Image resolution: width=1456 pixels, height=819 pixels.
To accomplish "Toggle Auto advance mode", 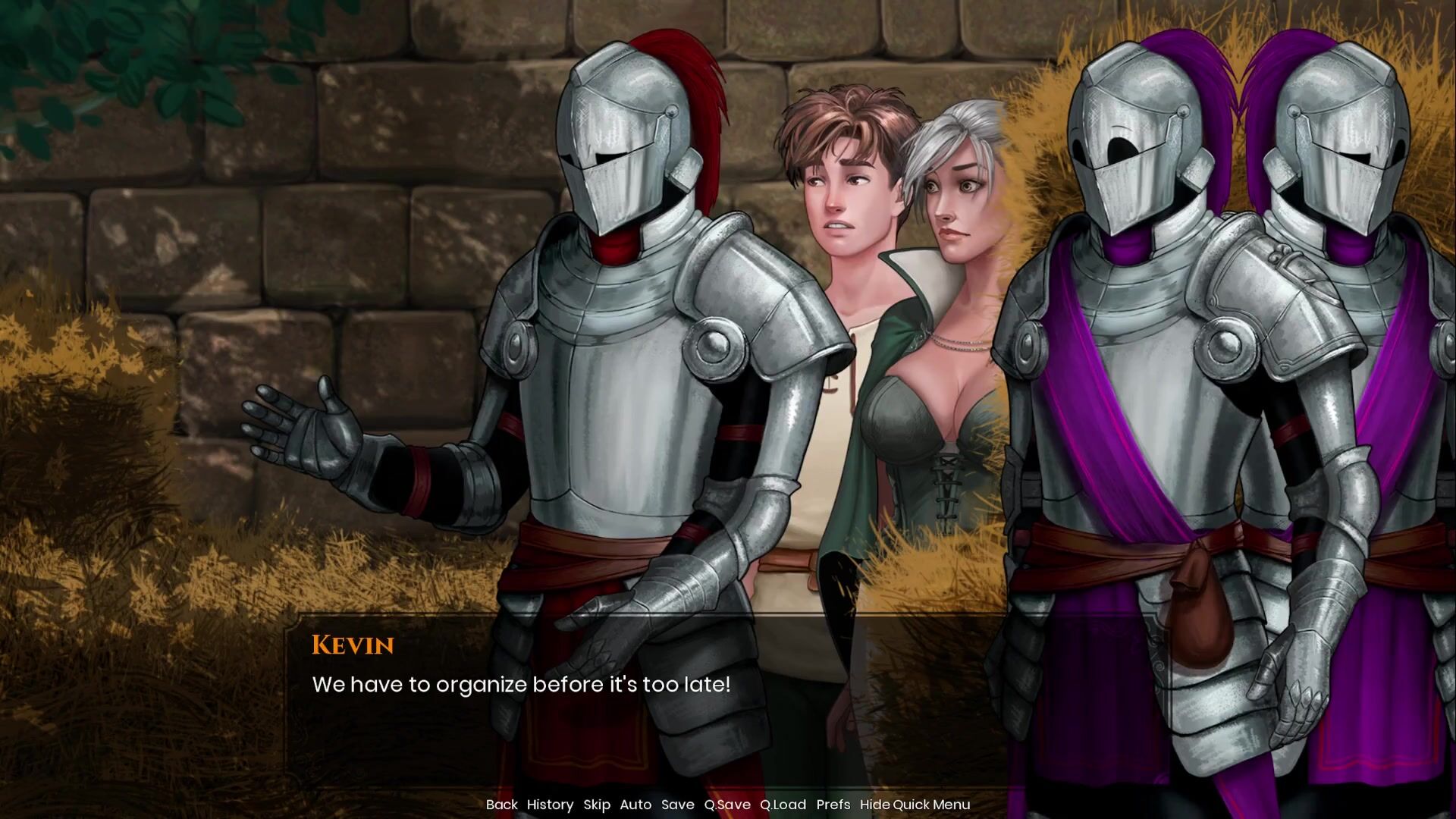I will (x=635, y=805).
